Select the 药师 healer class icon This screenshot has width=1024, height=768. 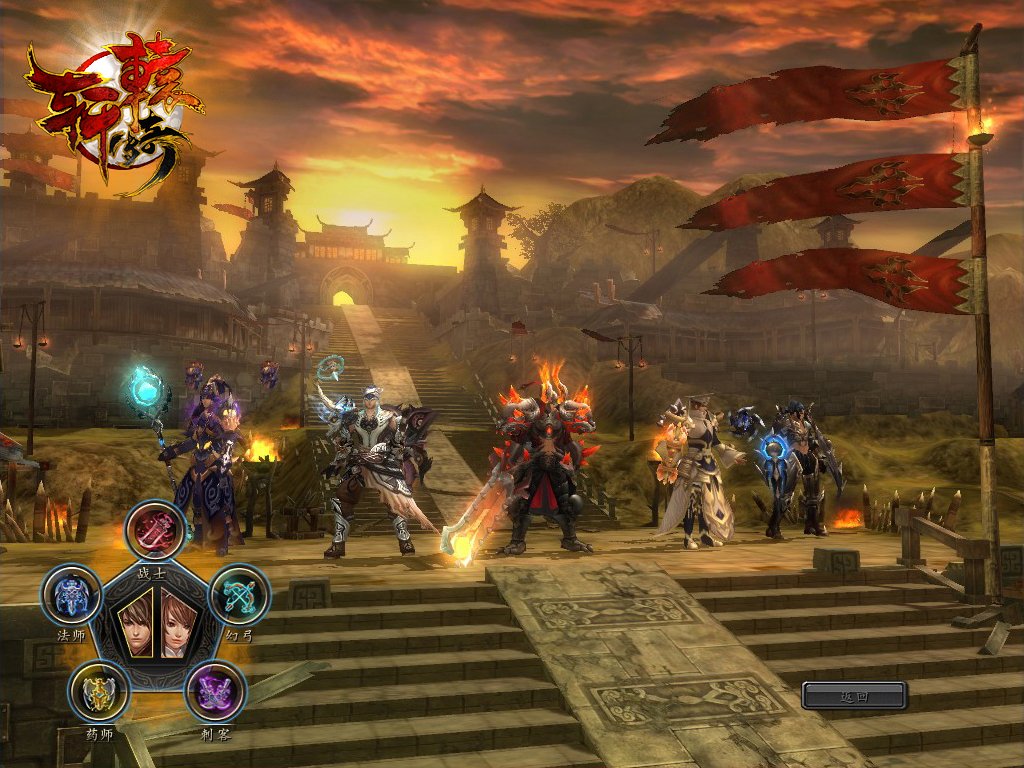click(x=99, y=692)
